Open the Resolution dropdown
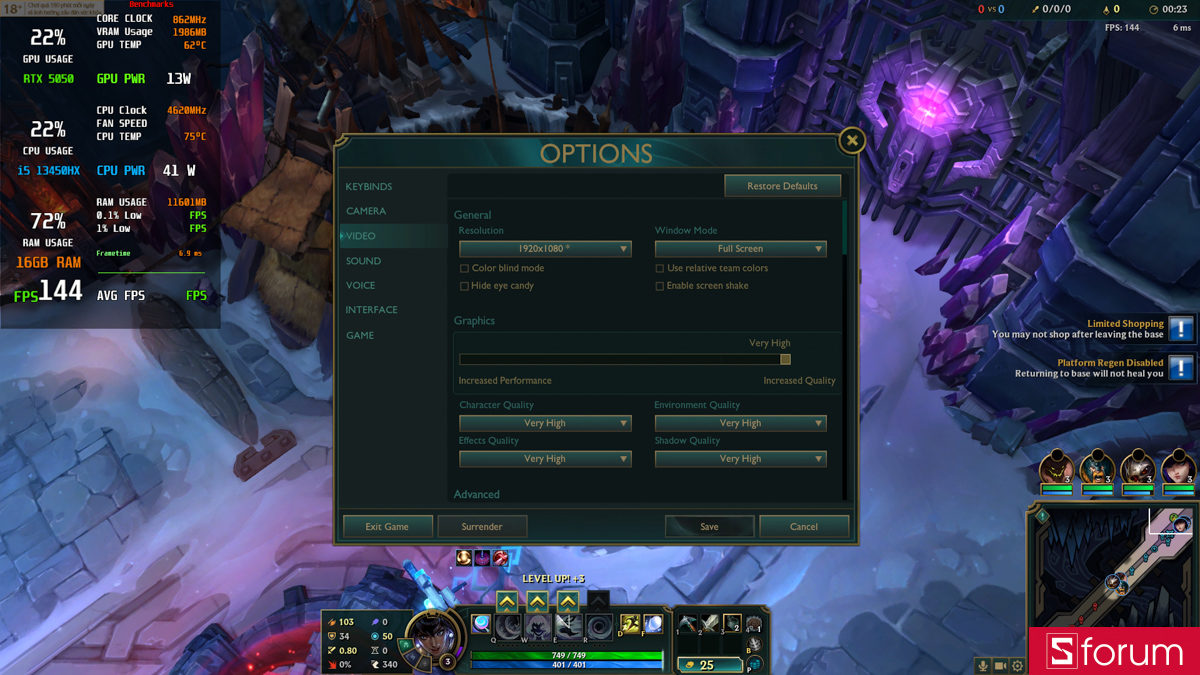Image resolution: width=1200 pixels, height=675 pixels. point(545,249)
